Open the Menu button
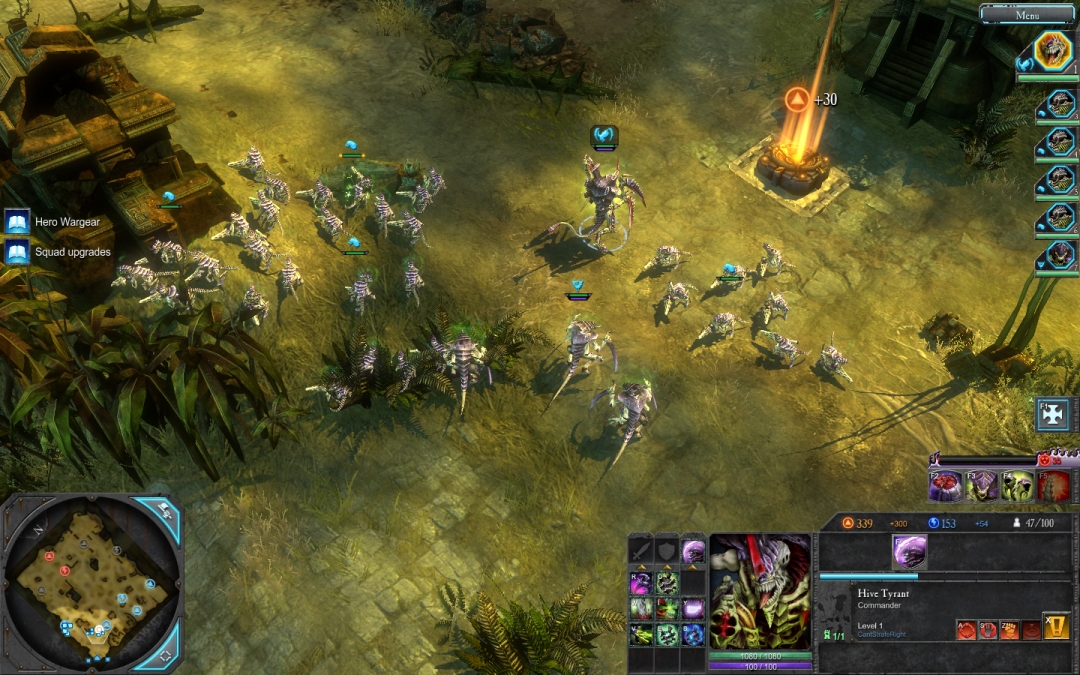The height and width of the screenshot is (675, 1080). click(1027, 14)
